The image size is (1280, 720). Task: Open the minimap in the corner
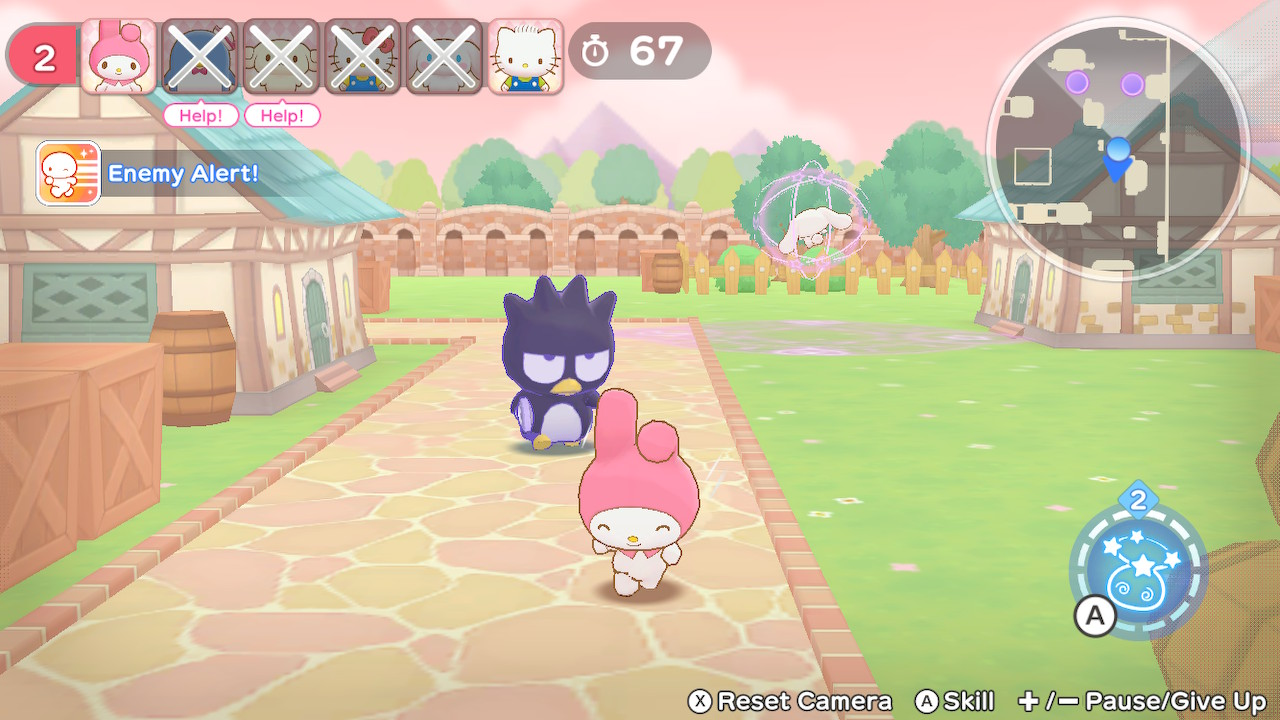pyautogui.click(x=1120, y=150)
